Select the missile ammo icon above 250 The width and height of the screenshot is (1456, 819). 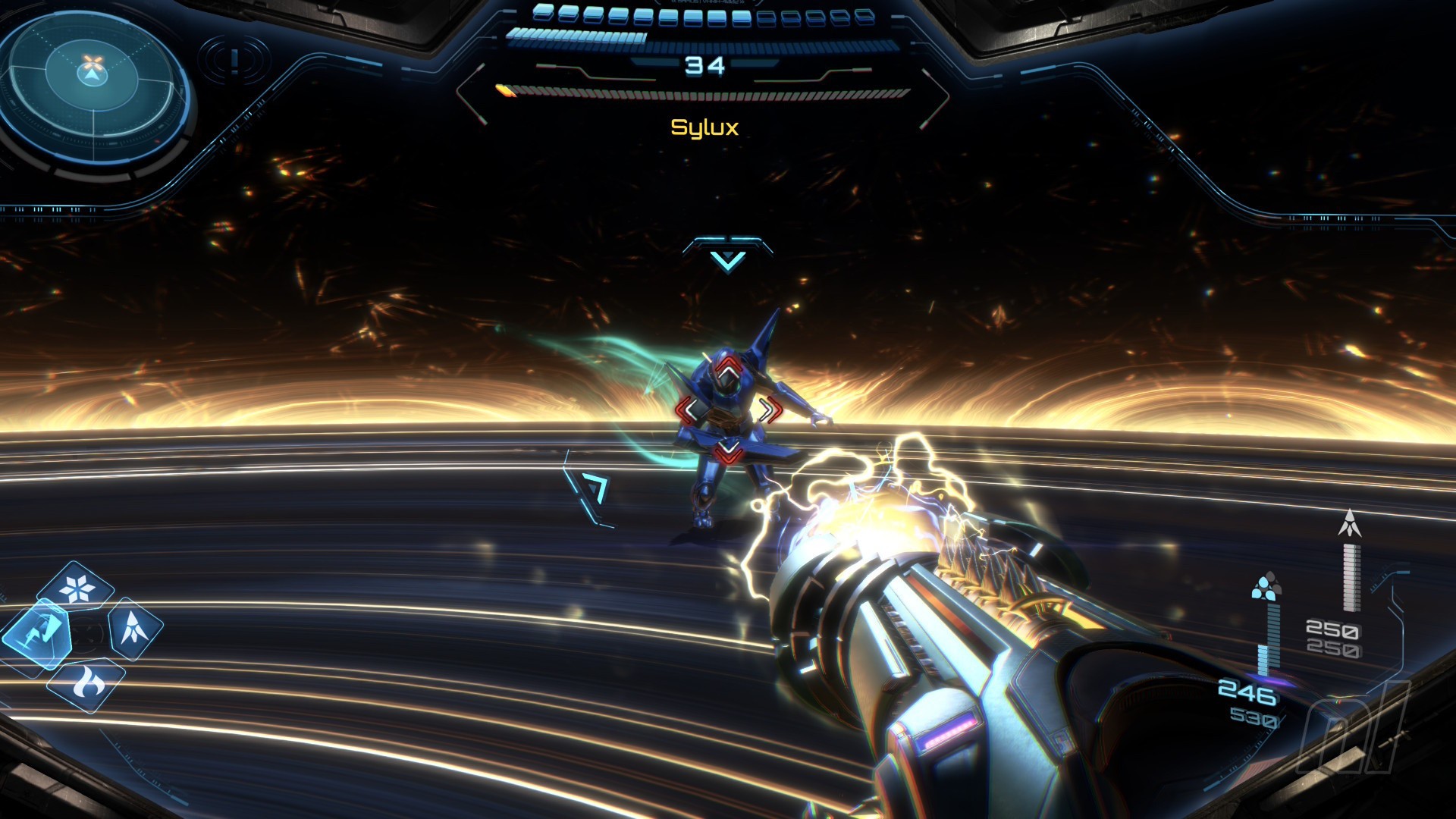[1349, 524]
